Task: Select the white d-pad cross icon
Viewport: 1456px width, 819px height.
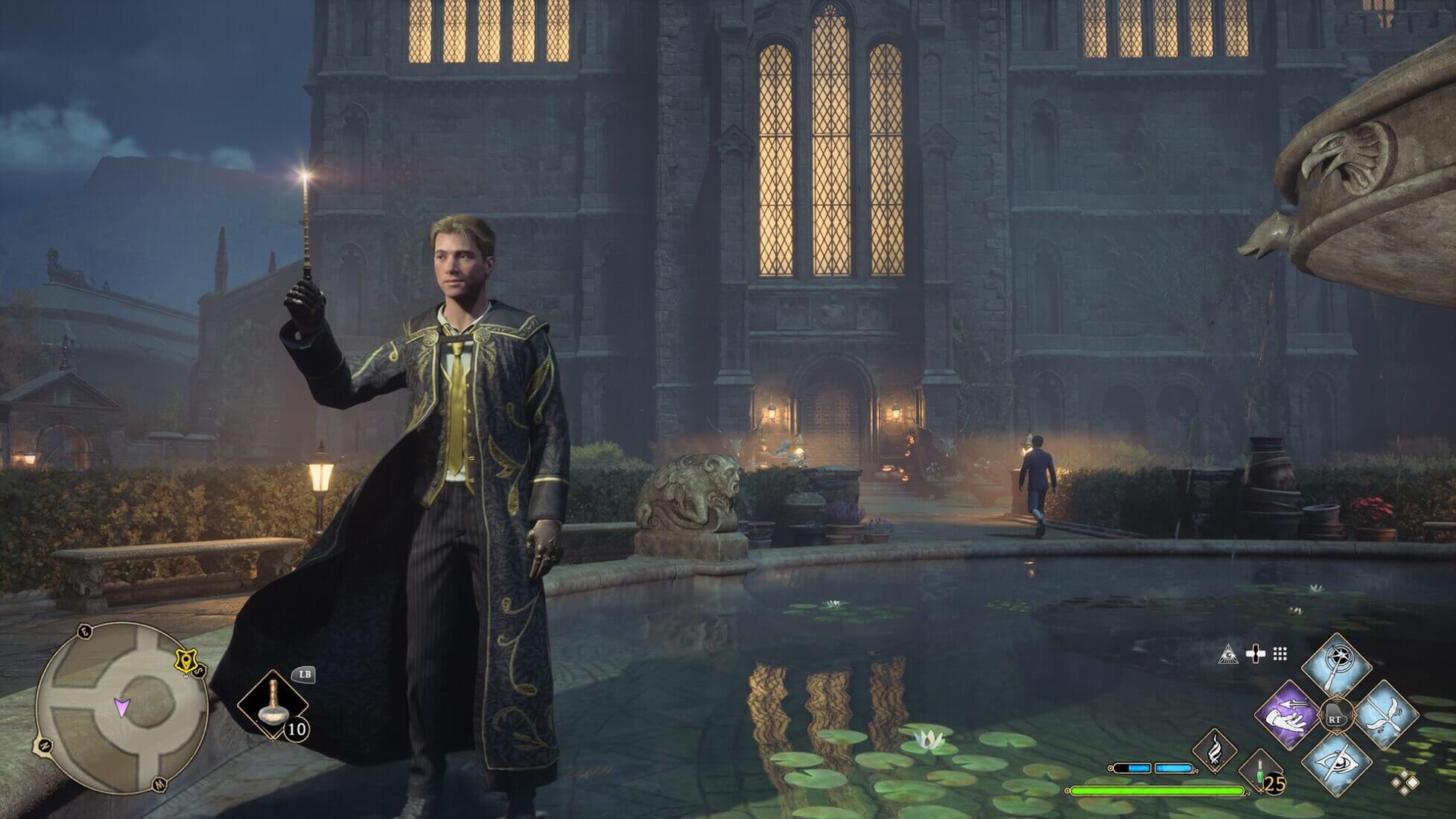Action: pos(1256,654)
